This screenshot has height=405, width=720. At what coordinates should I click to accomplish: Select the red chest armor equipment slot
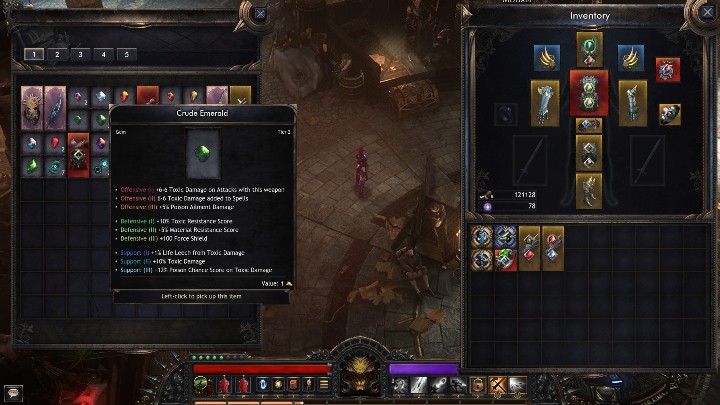588,93
